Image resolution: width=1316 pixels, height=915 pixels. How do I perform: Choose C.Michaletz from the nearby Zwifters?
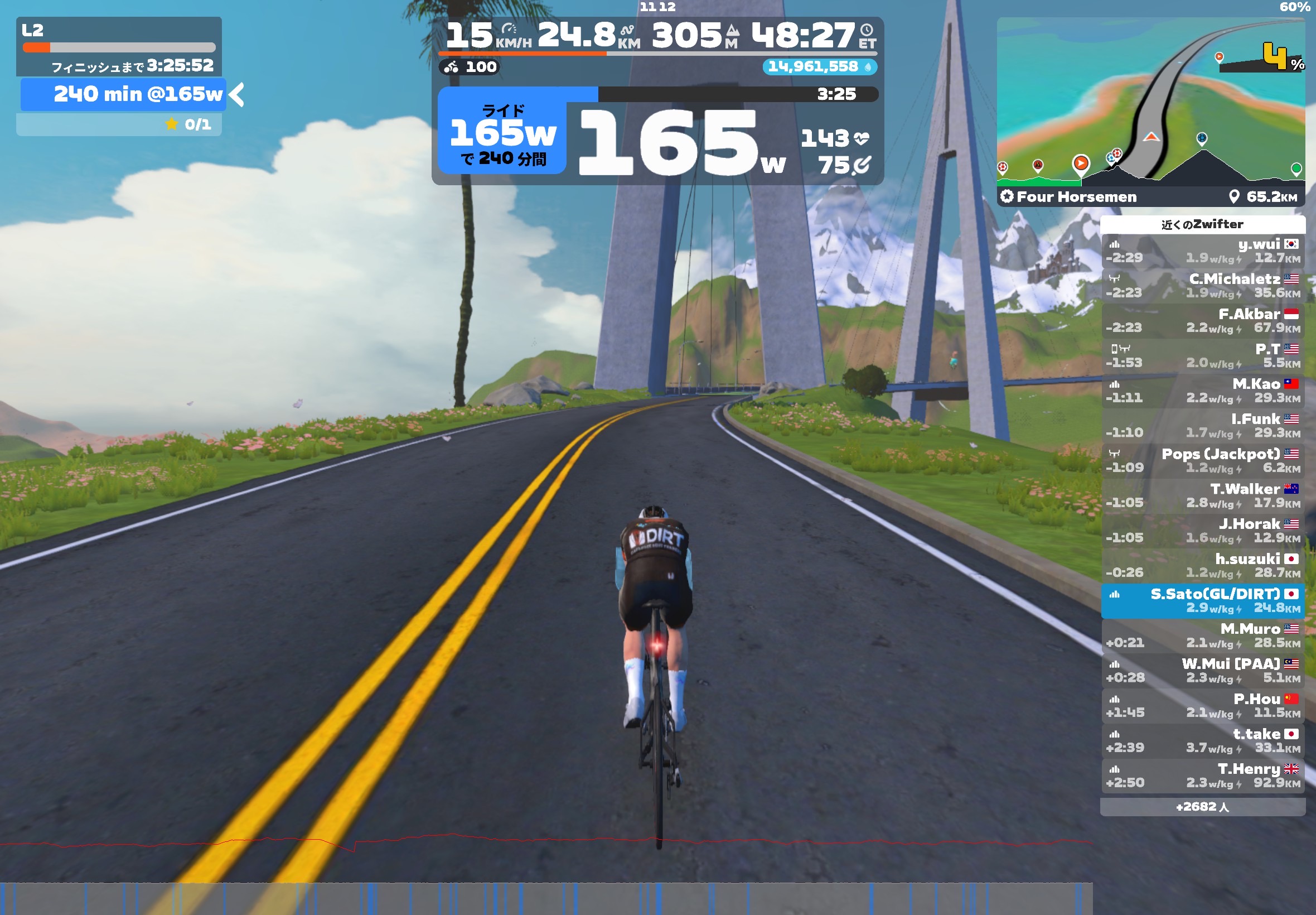(1202, 286)
